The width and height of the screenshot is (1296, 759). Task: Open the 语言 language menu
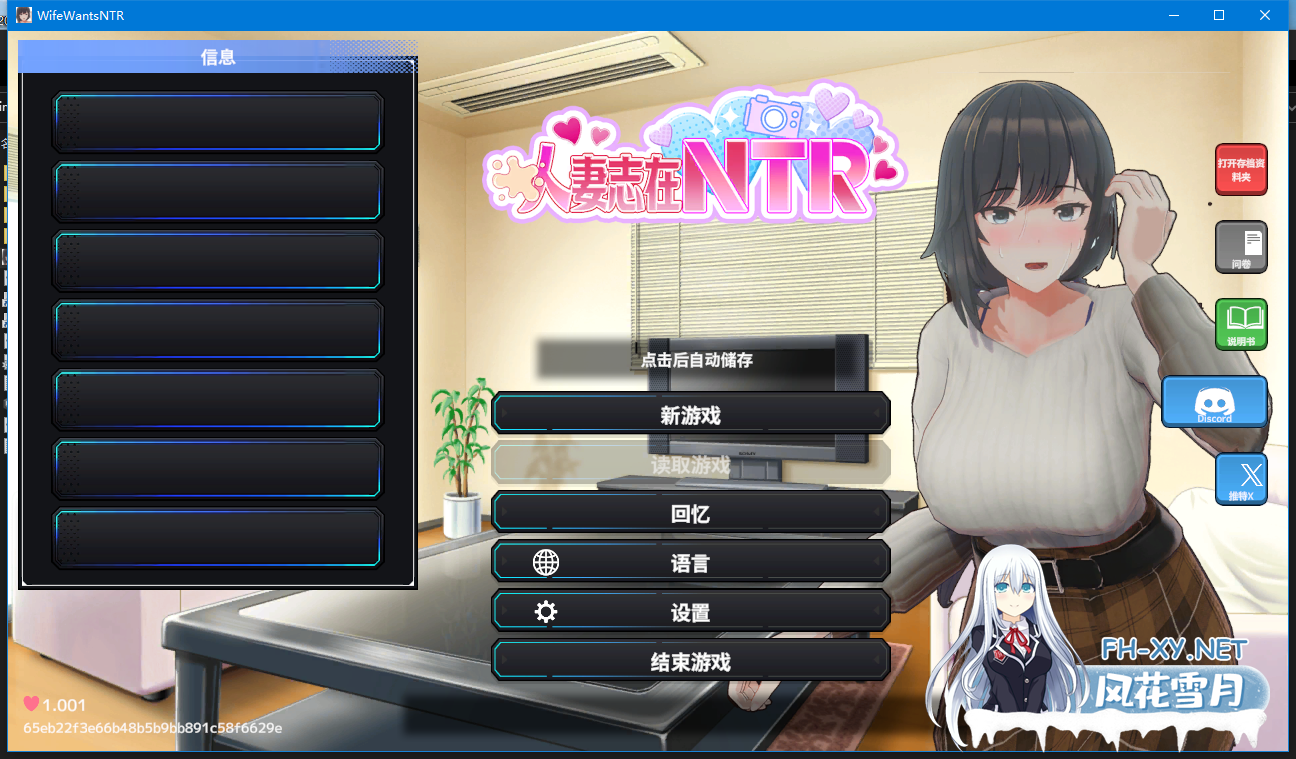(x=690, y=563)
